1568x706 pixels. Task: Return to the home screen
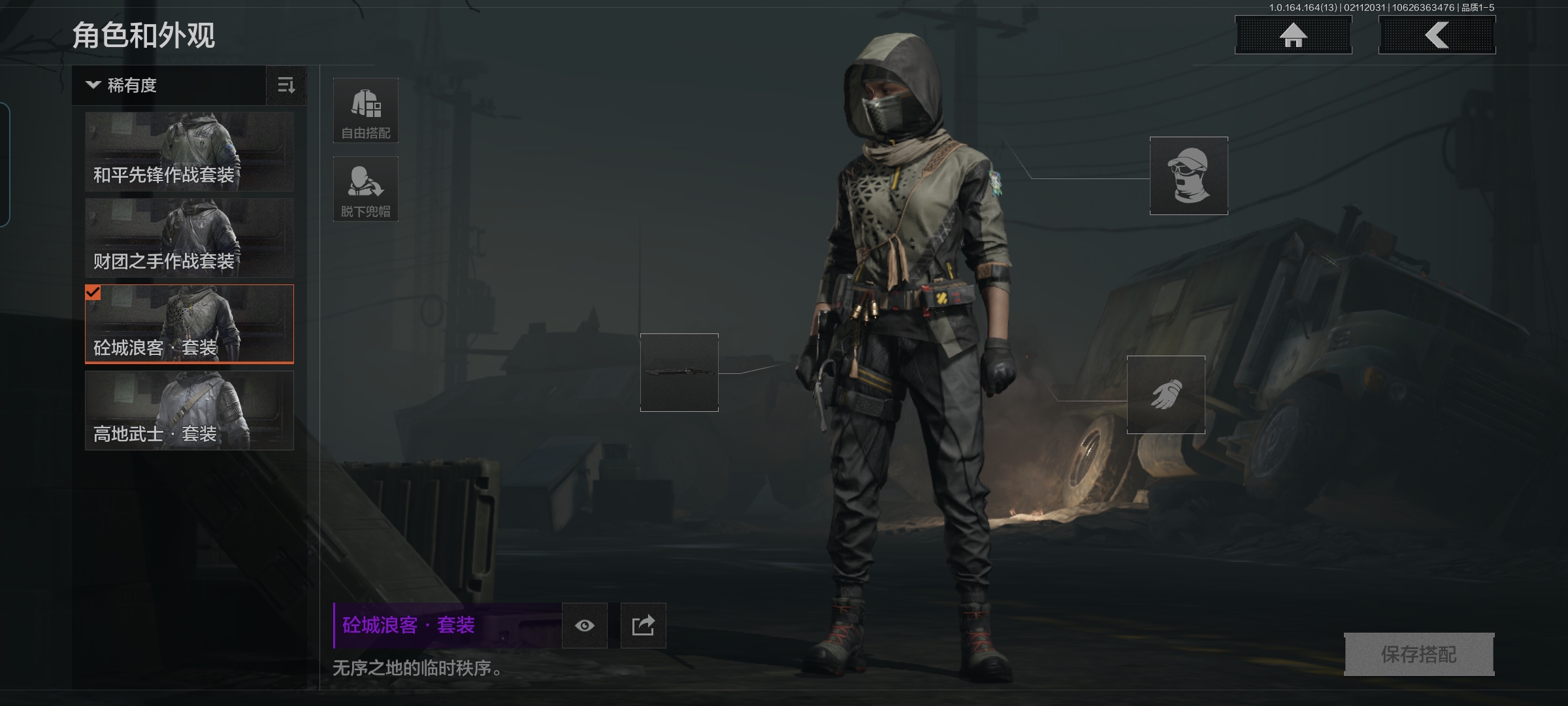click(1293, 35)
